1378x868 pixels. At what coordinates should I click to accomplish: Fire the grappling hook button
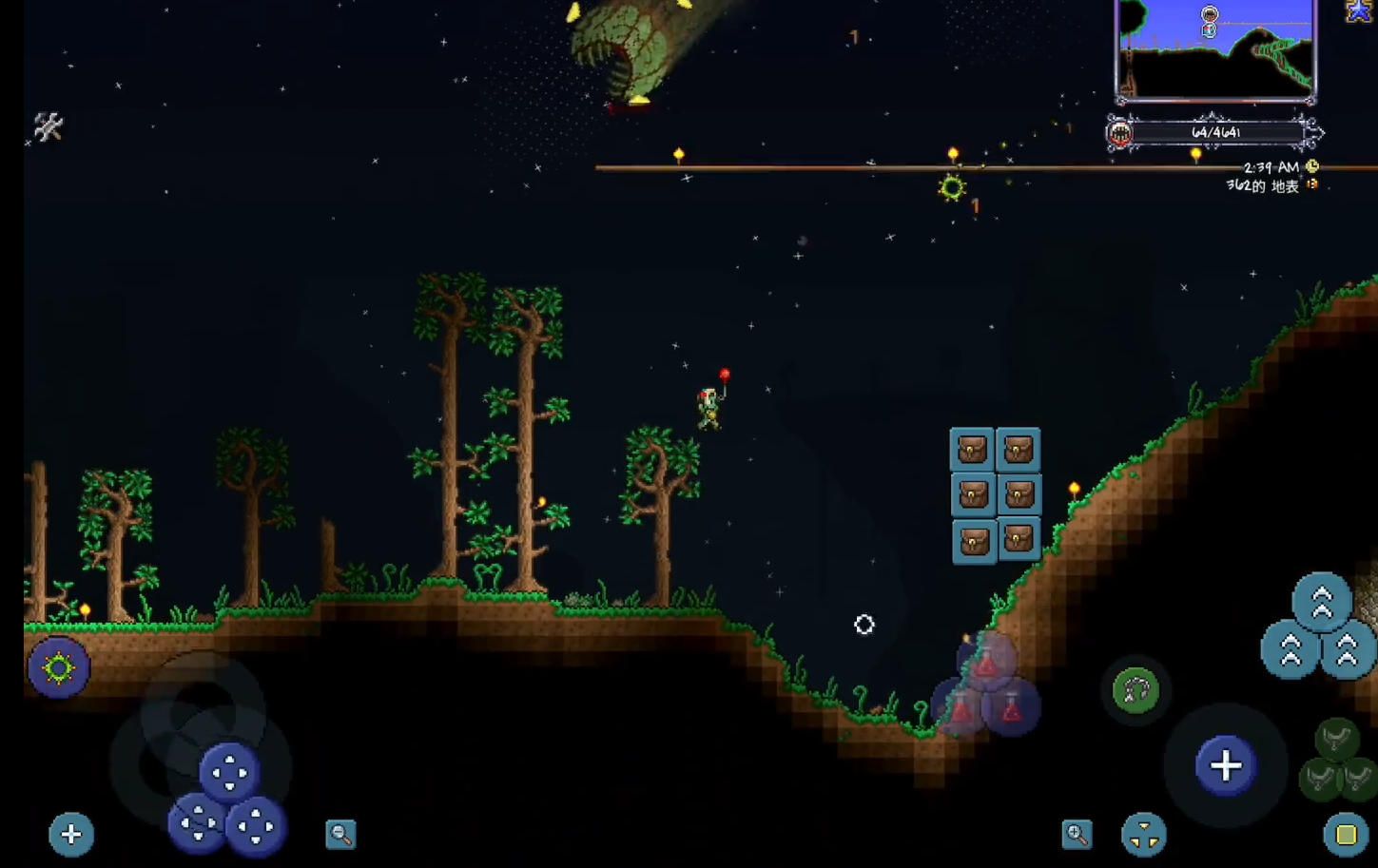pos(1135,691)
